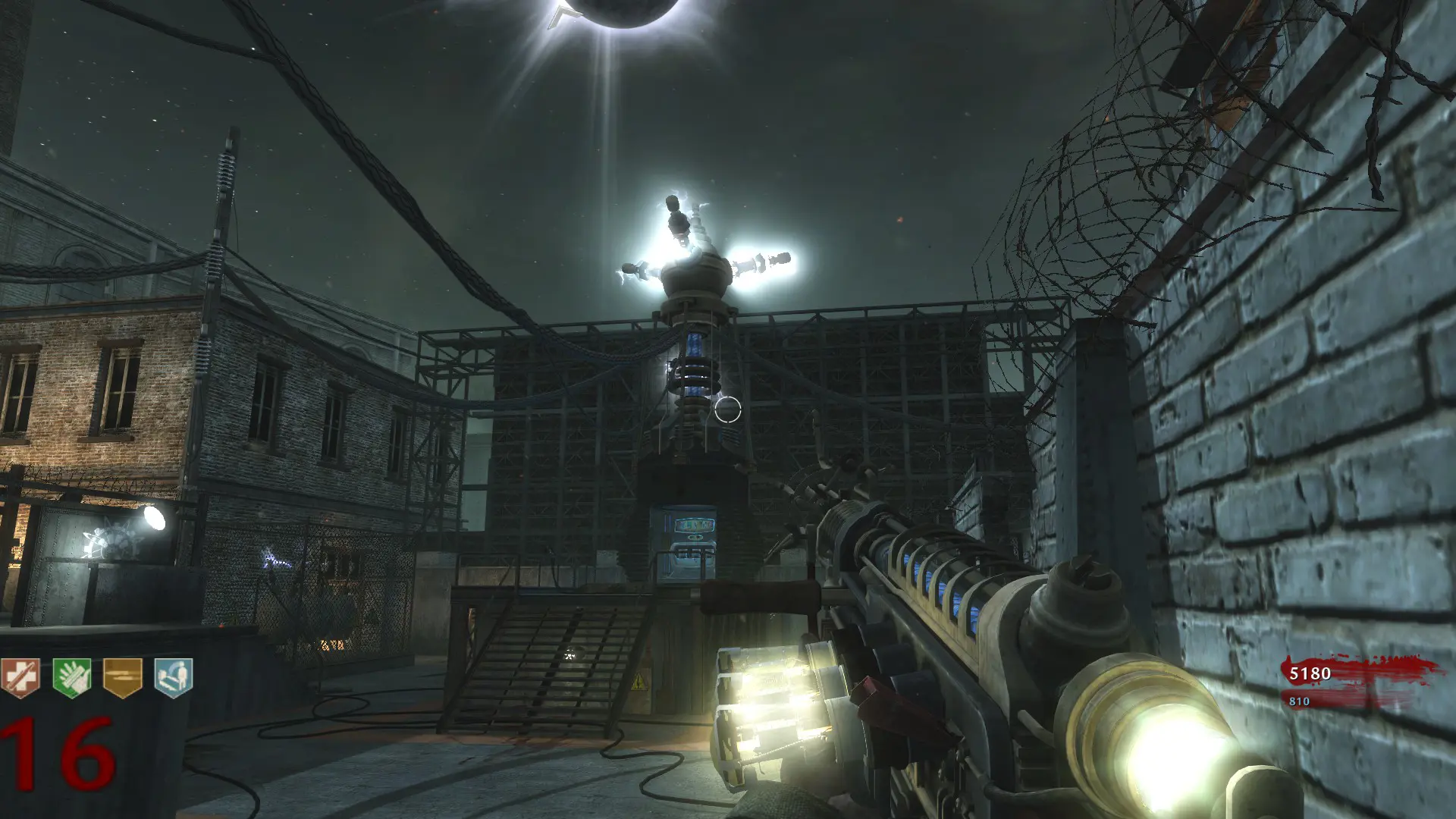Click the lit sign above the teleporter entrance
Viewport: 1456px width, 819px height.
(695, 524)
